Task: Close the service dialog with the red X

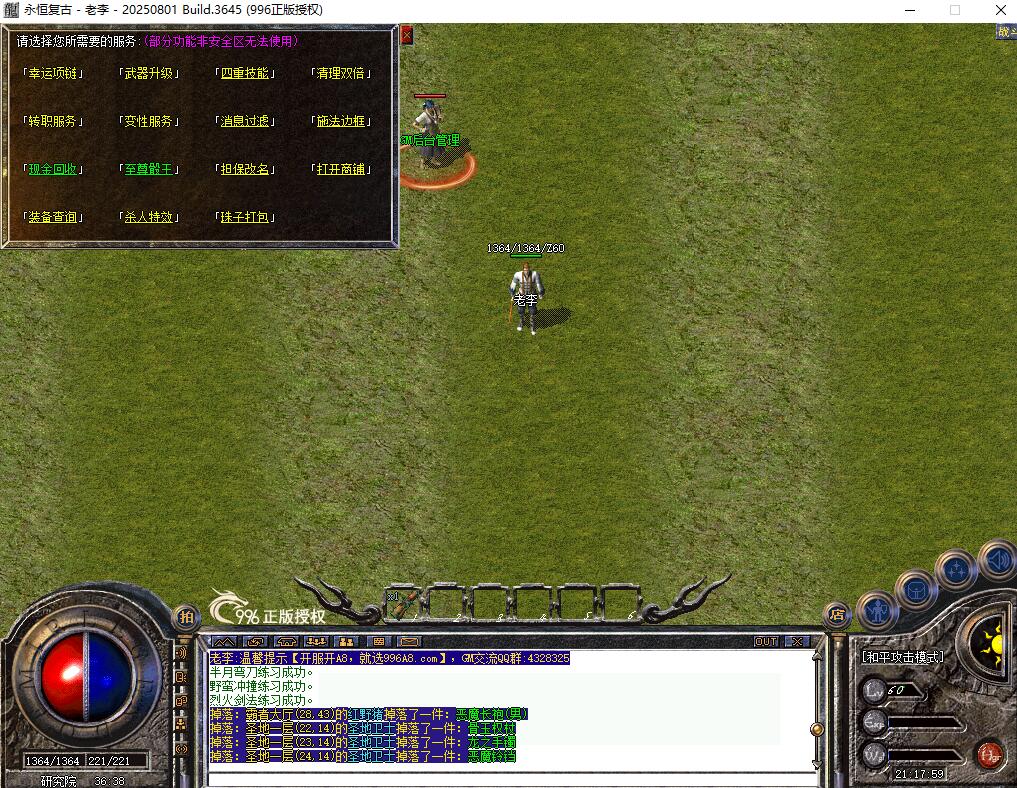Action: click(x=406, y=35)
